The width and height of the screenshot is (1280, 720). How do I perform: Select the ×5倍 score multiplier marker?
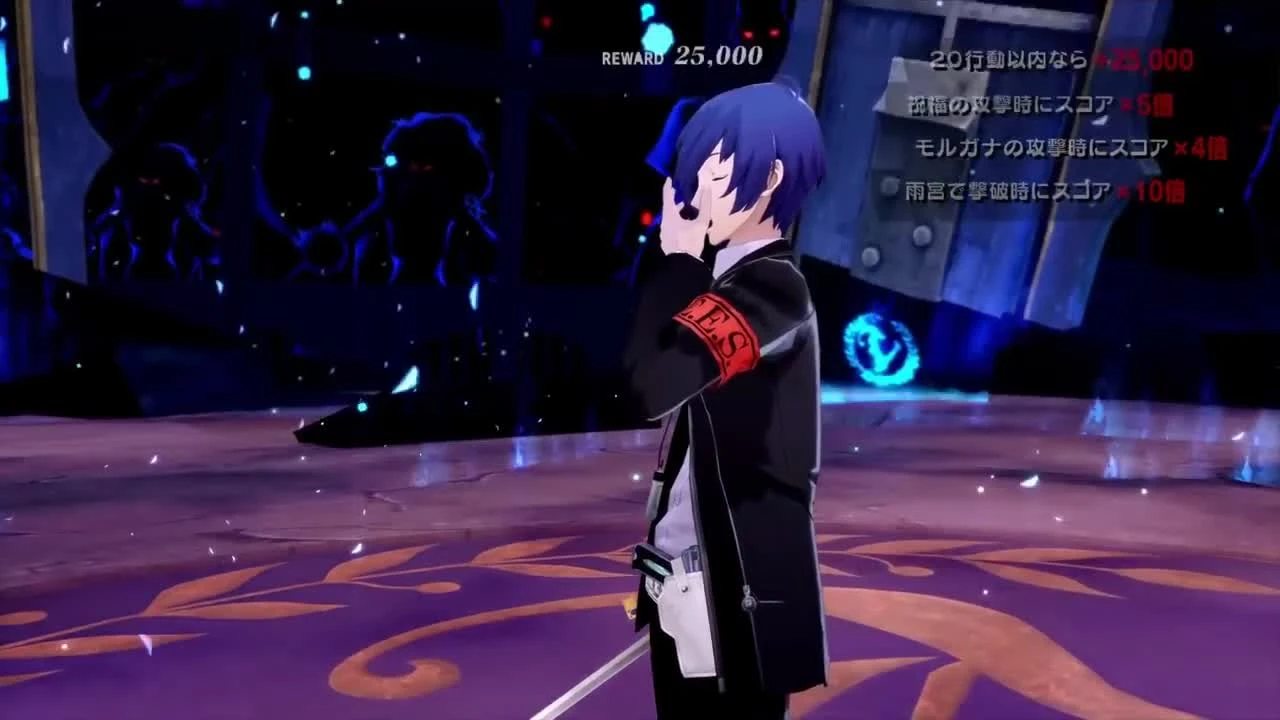coord(1150,105)
